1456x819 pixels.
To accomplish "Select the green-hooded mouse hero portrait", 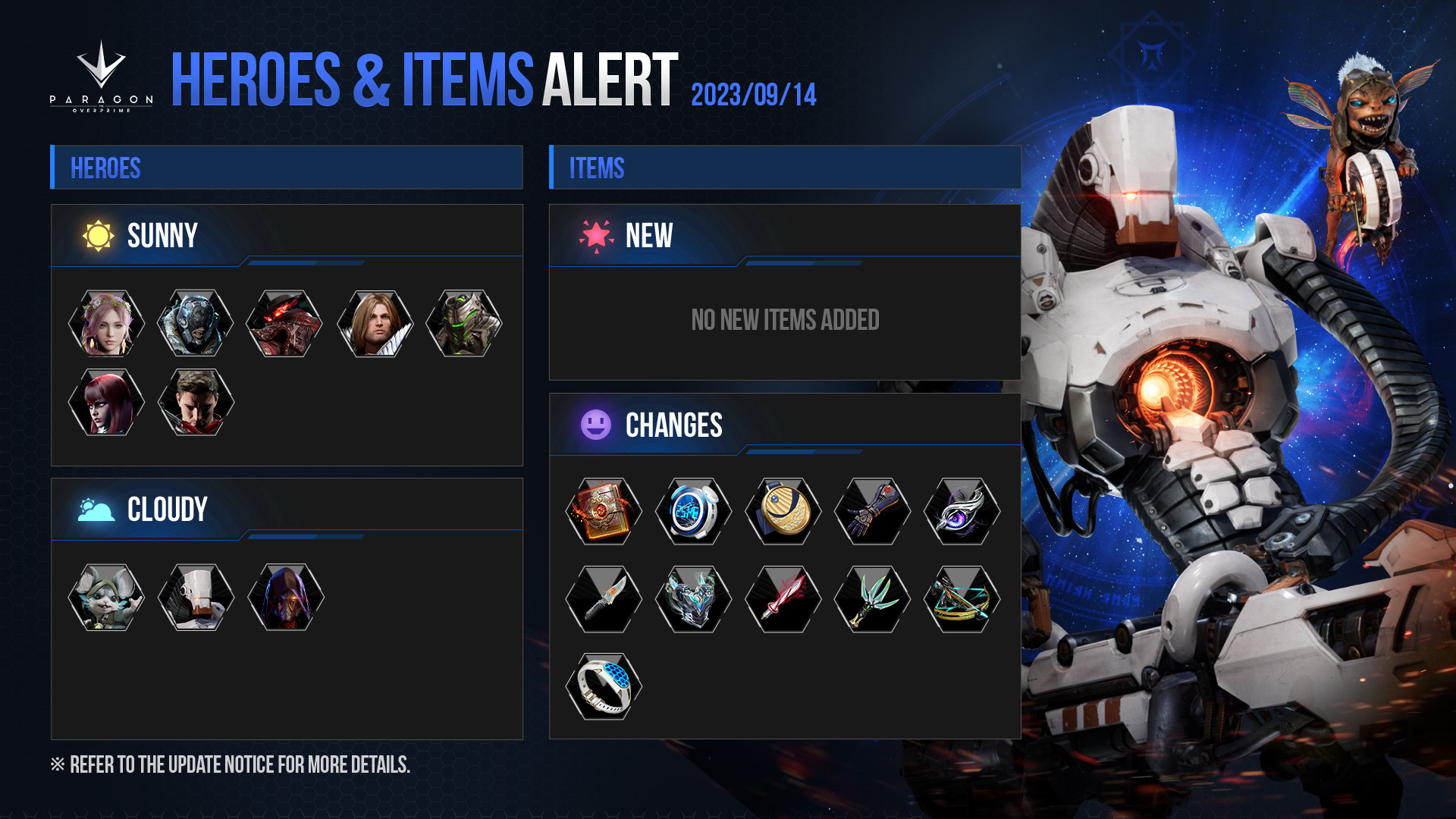I will (x=106, y=598).
